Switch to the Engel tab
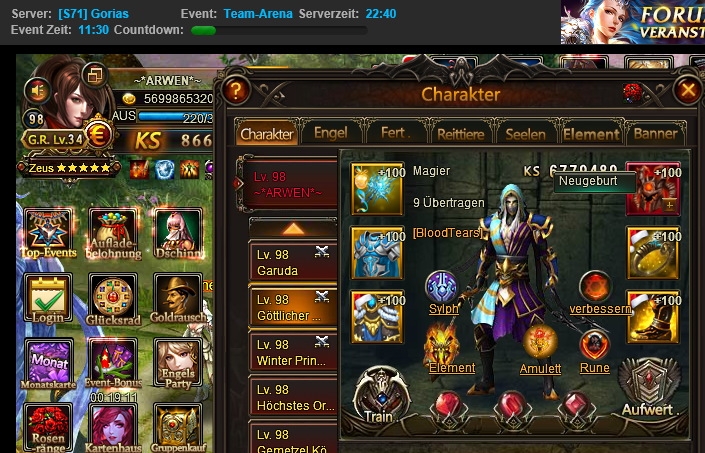This screenshot has height=453, width=705. point(330,133)
